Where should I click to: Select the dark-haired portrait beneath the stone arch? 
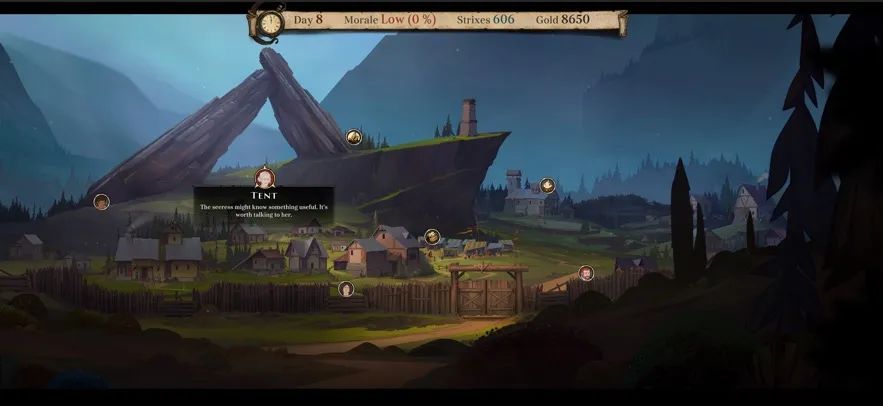(101, 202)
